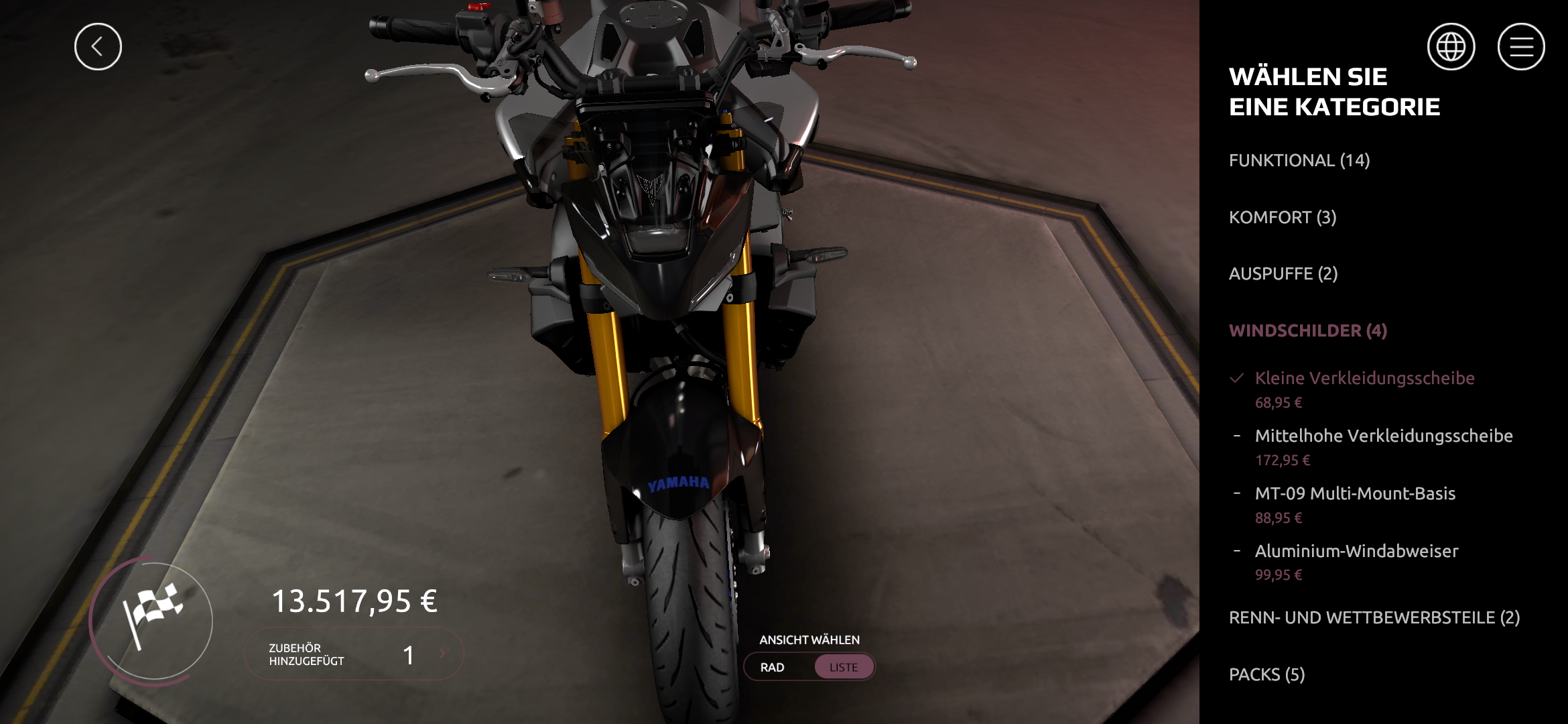Show the Auspuffe (2) category
Image resolution: width=1568 pixels, height=724 pixels.
pos(1283,274)
